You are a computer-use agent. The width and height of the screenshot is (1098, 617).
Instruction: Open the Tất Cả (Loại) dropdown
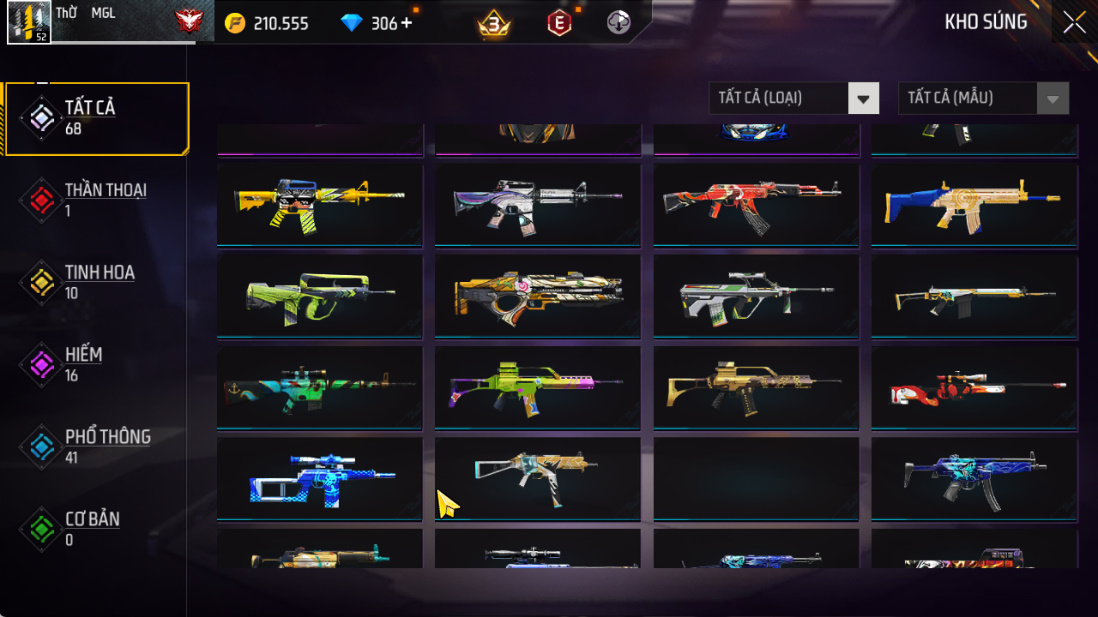click(x=794, y=98)
